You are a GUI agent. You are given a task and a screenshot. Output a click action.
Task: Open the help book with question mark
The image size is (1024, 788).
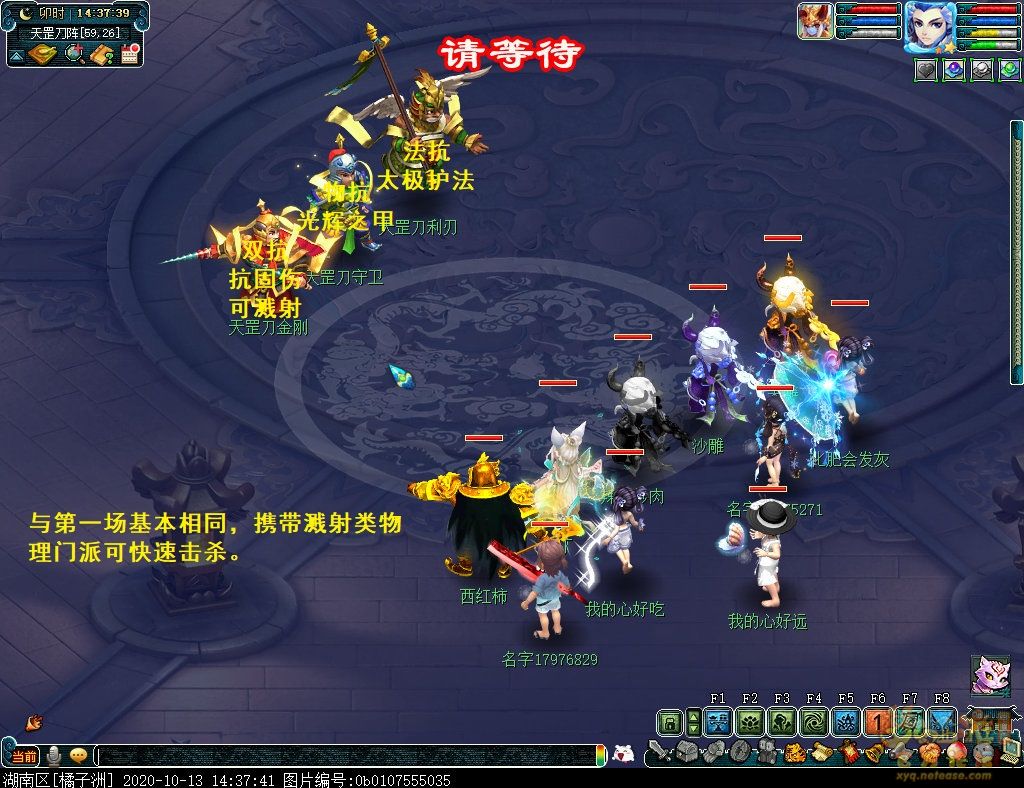coord(101,55)
